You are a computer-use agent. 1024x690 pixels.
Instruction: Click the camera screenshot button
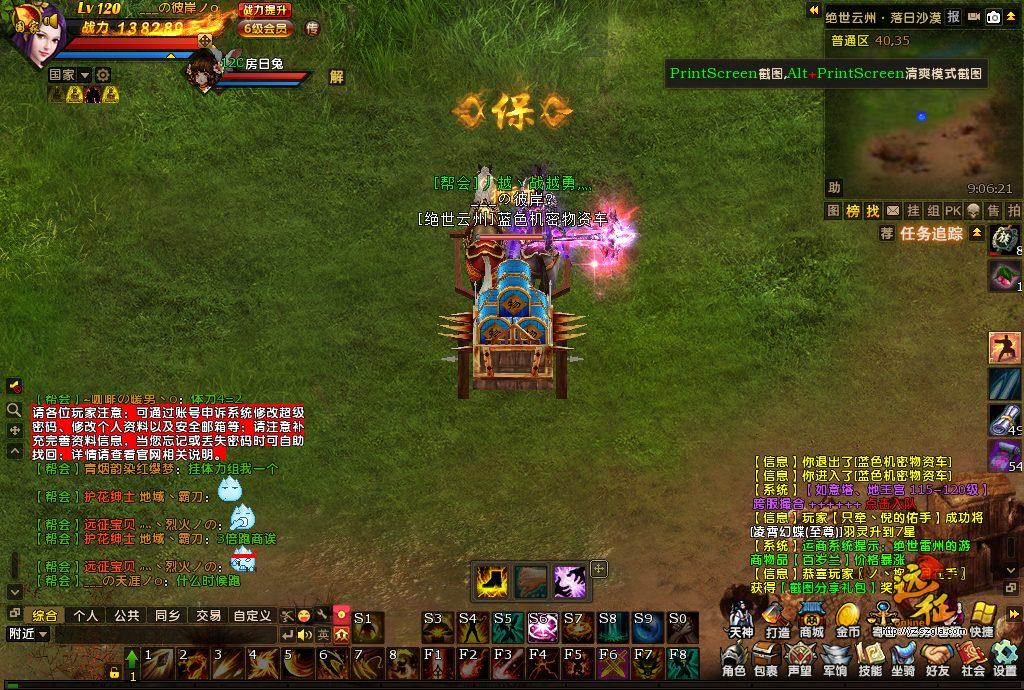coord(993,17)
